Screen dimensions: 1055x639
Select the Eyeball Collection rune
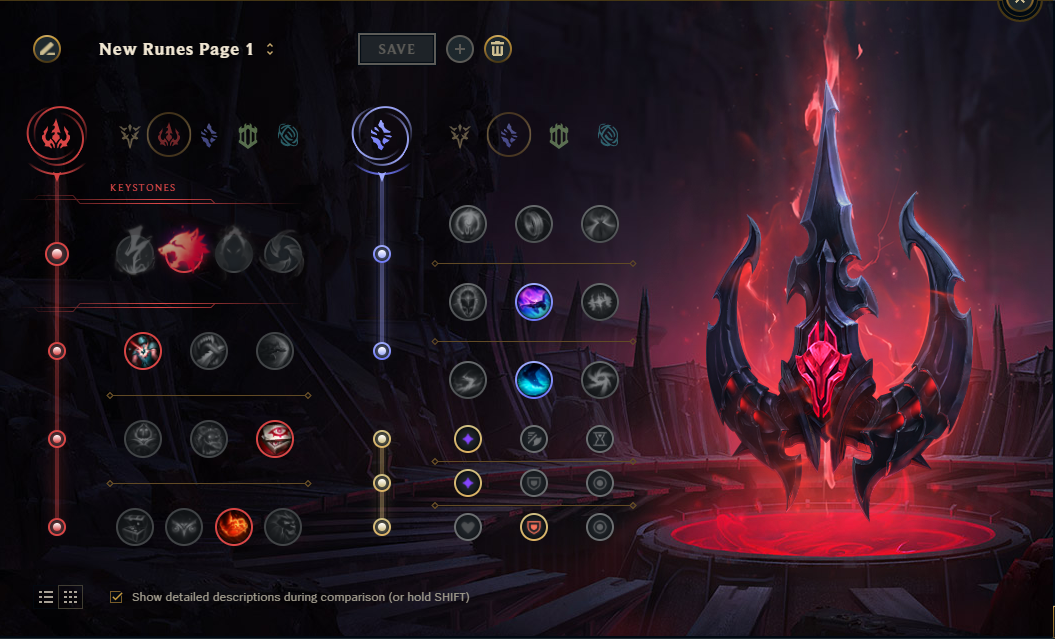(x=275, y=438)
